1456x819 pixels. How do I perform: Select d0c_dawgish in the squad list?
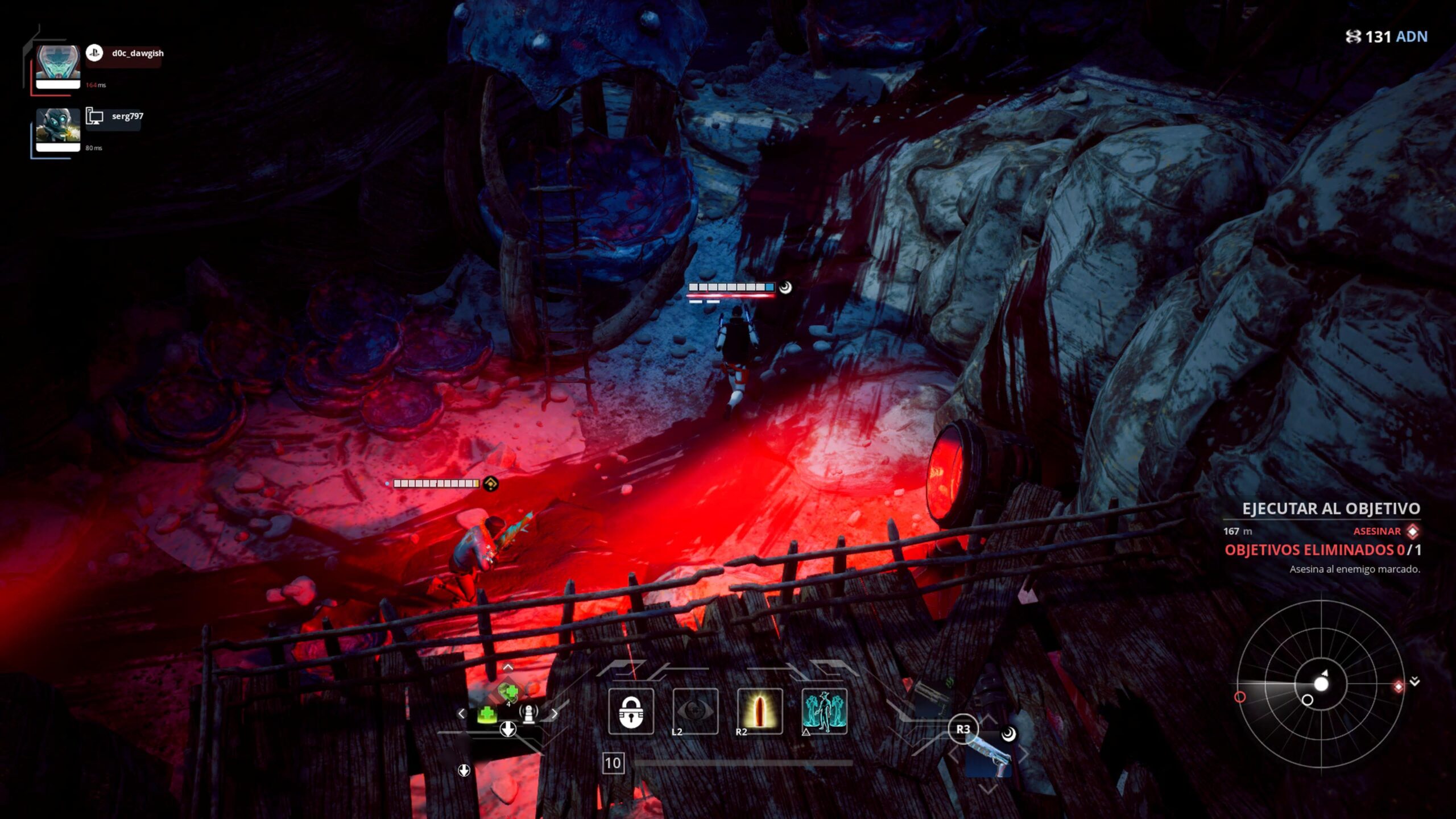[x=137, y=53]
